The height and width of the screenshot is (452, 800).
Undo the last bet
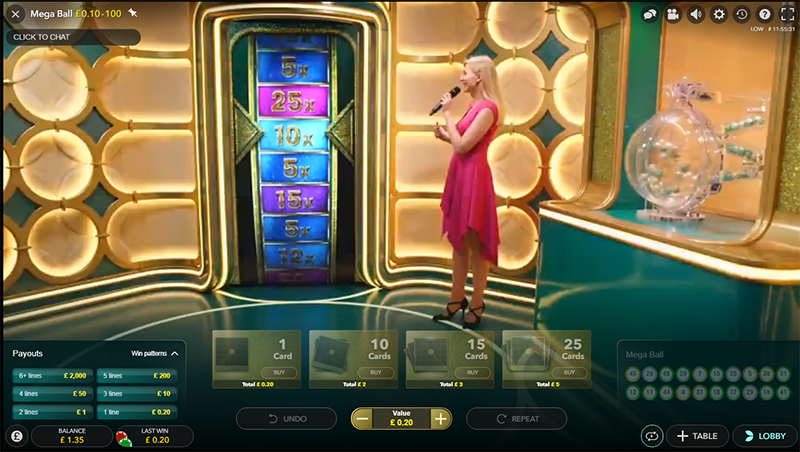click(286, 419)
